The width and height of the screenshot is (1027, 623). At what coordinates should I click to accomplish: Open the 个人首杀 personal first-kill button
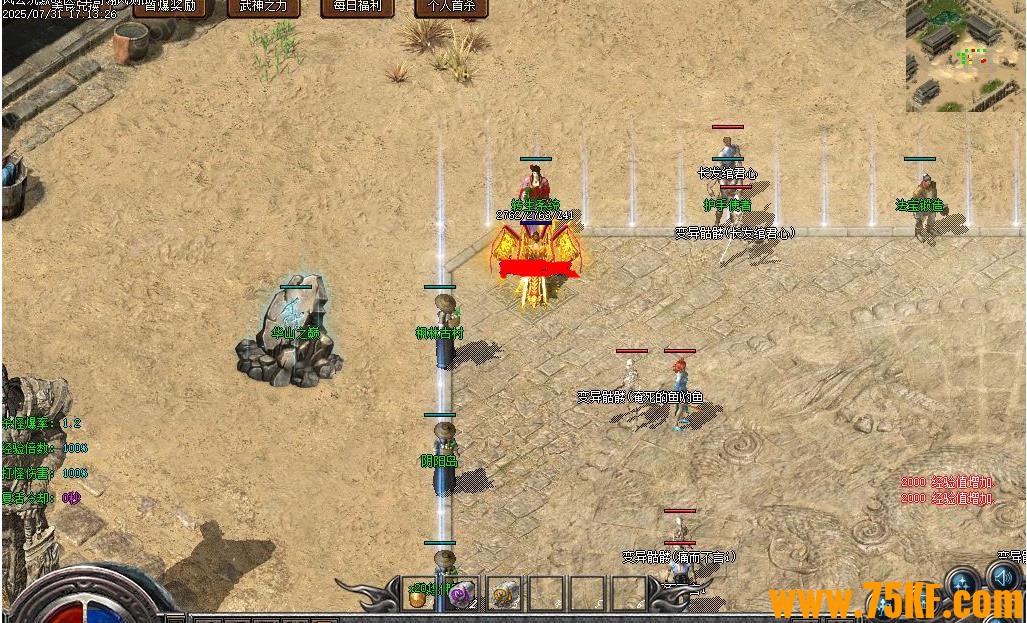[451, 7]
